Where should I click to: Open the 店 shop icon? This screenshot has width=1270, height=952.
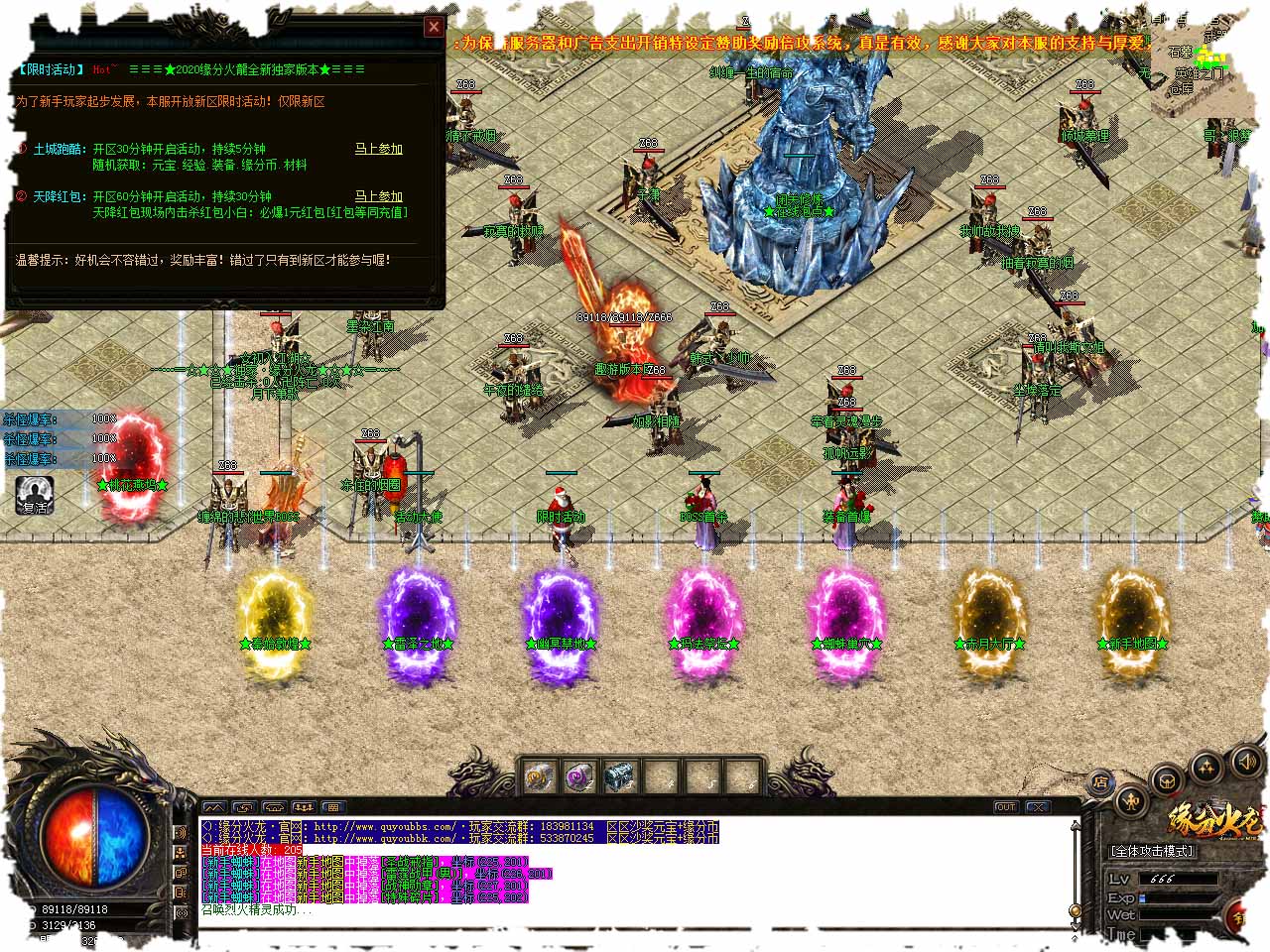[1100, 782]
